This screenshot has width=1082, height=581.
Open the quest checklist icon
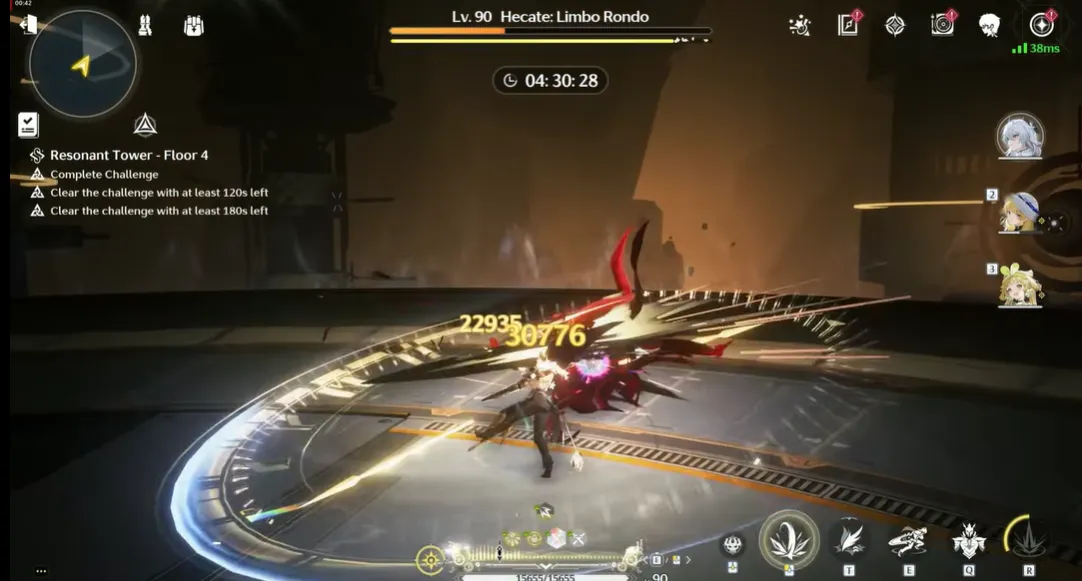[28, 125]
